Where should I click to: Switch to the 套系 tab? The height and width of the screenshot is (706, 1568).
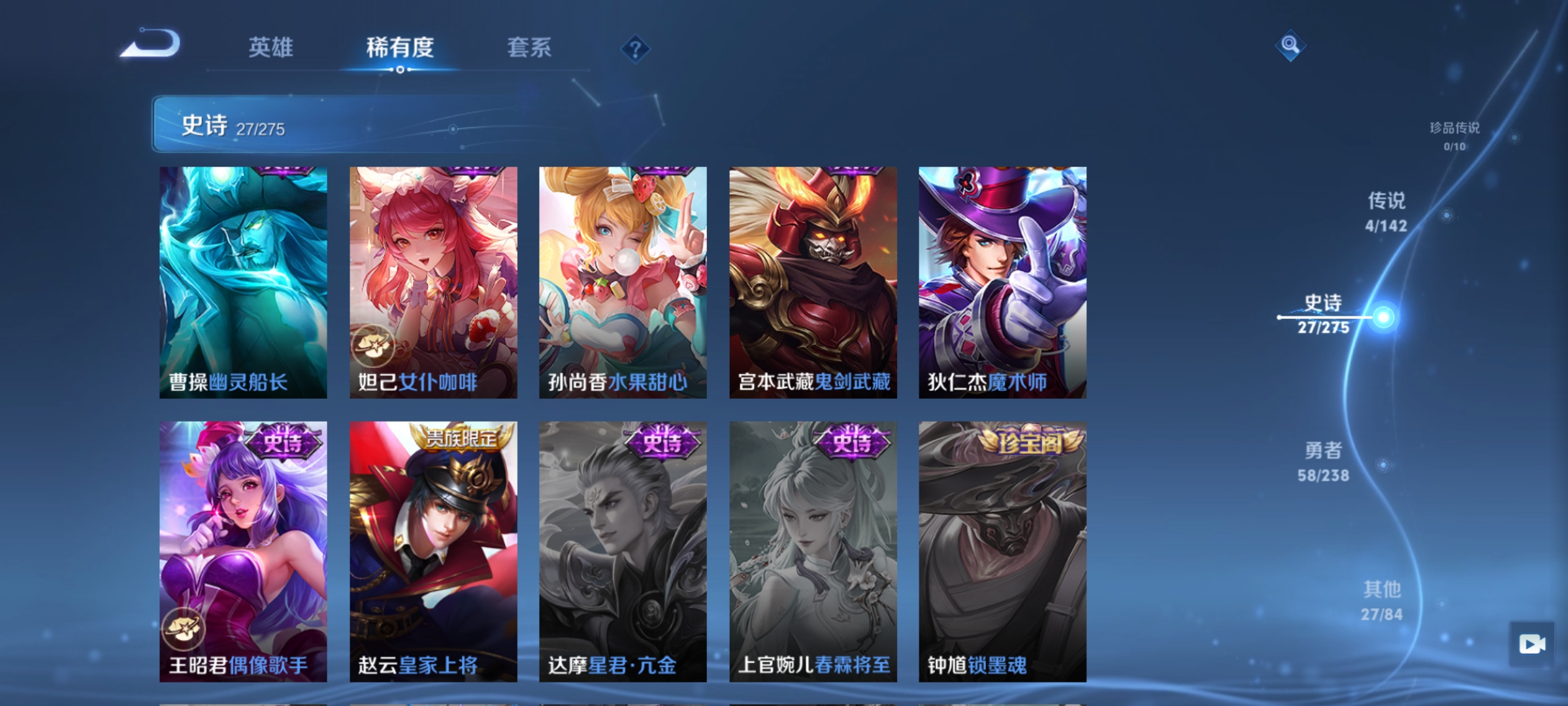(x=529, y=47)
